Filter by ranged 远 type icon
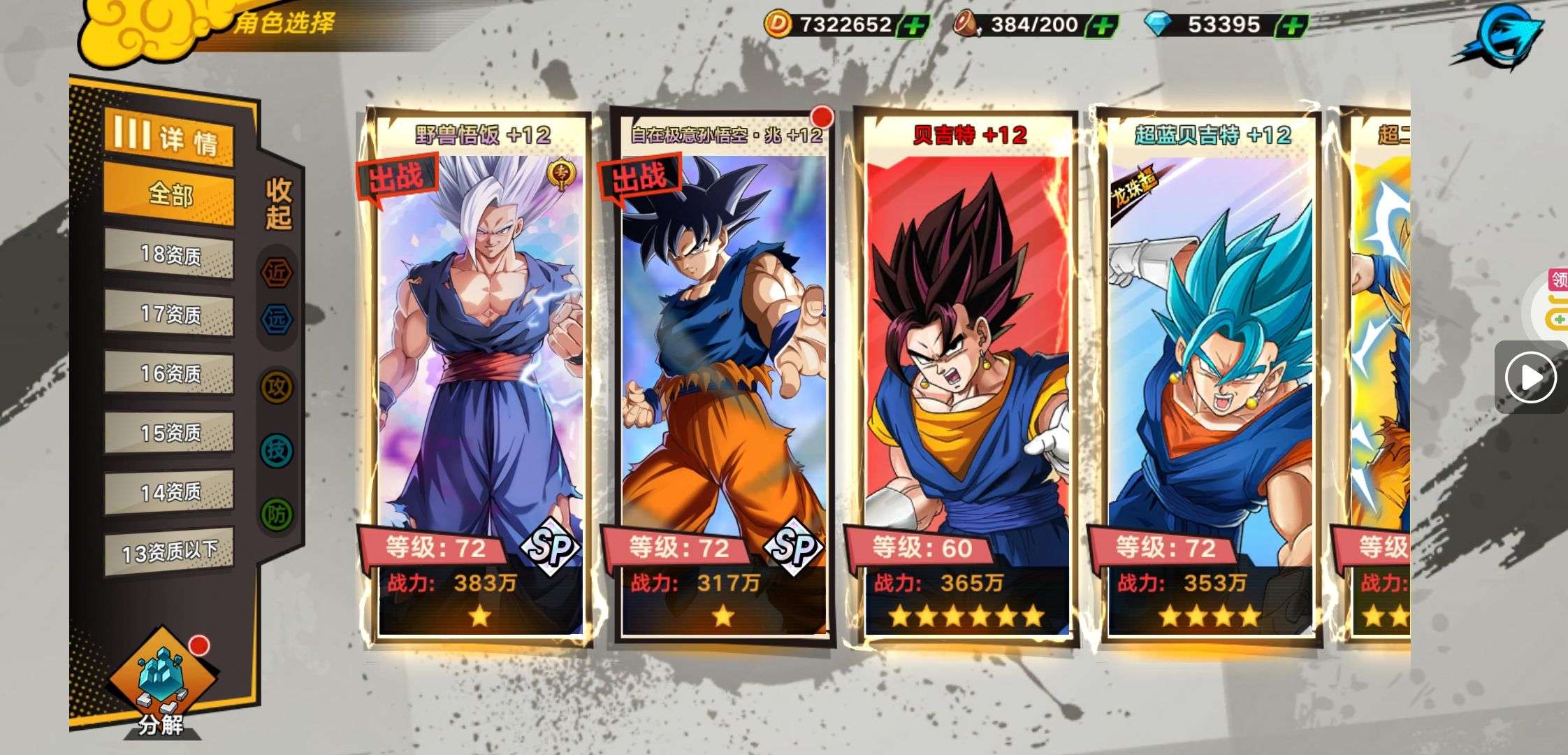The width and height of the screenshot is (1568, 755). pyautogui.click(x=277, y=319)
